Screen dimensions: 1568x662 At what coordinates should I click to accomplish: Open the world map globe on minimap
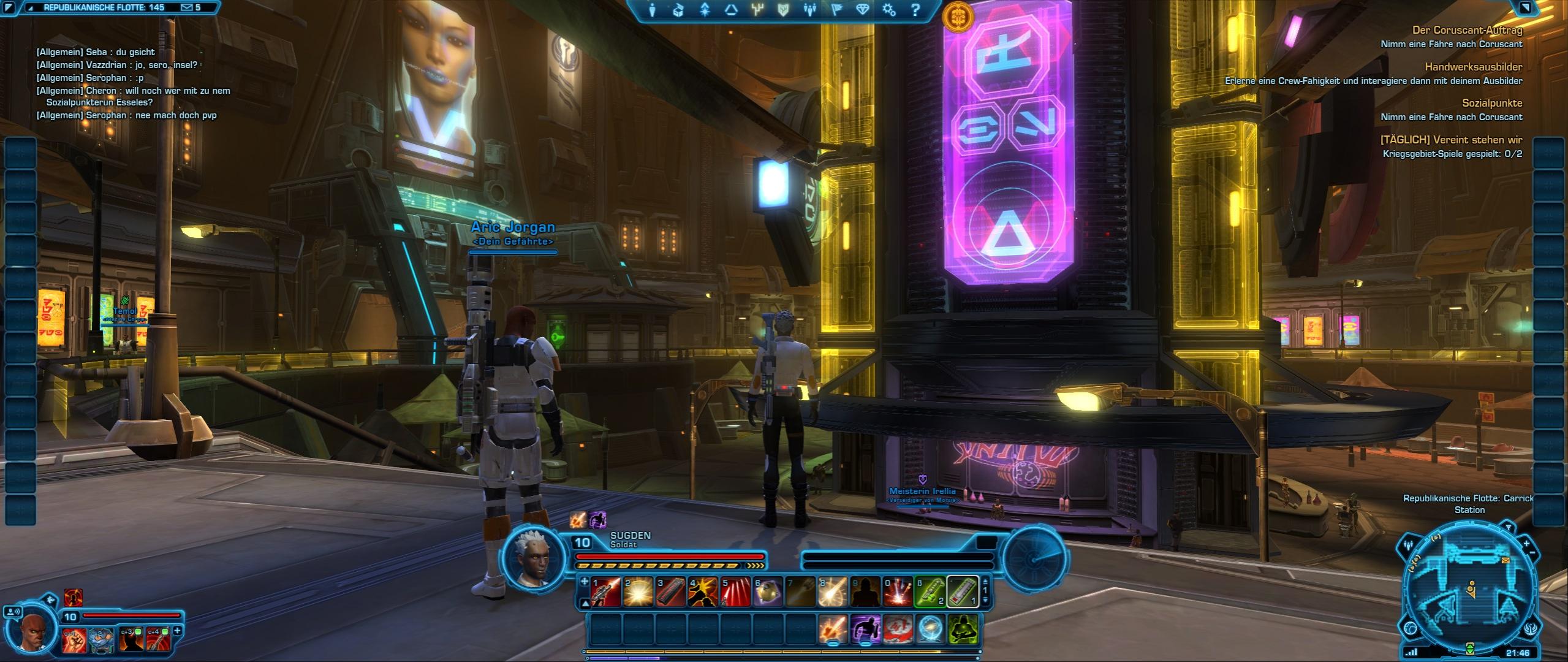click(1410, 629)
